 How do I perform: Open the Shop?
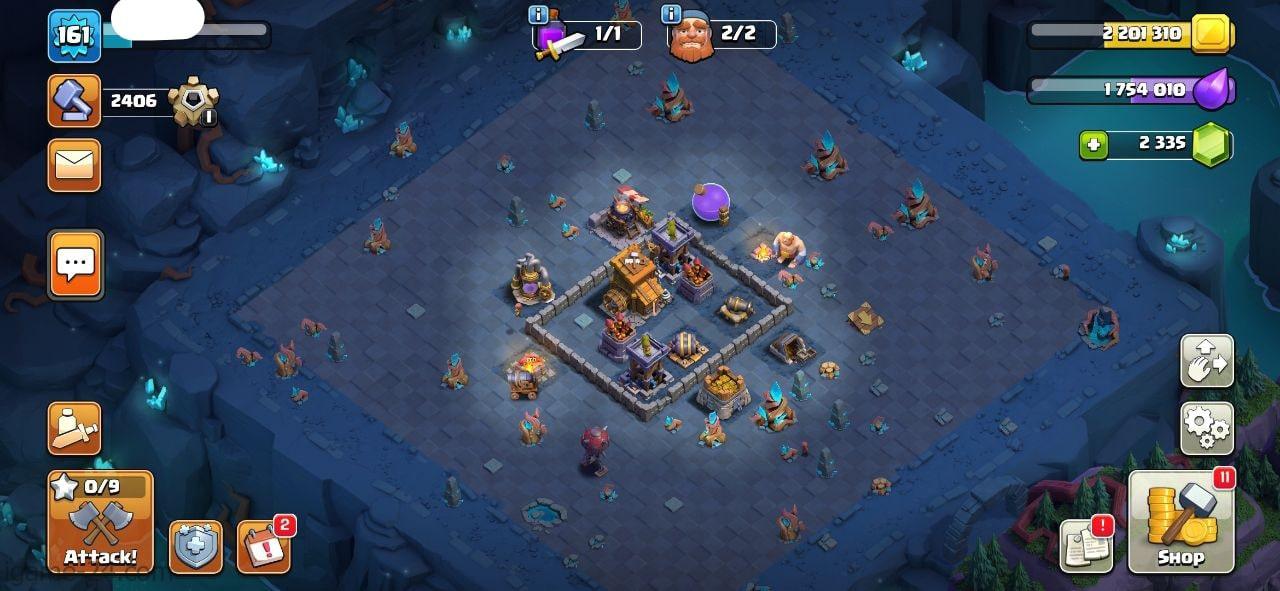[1181, 522]
